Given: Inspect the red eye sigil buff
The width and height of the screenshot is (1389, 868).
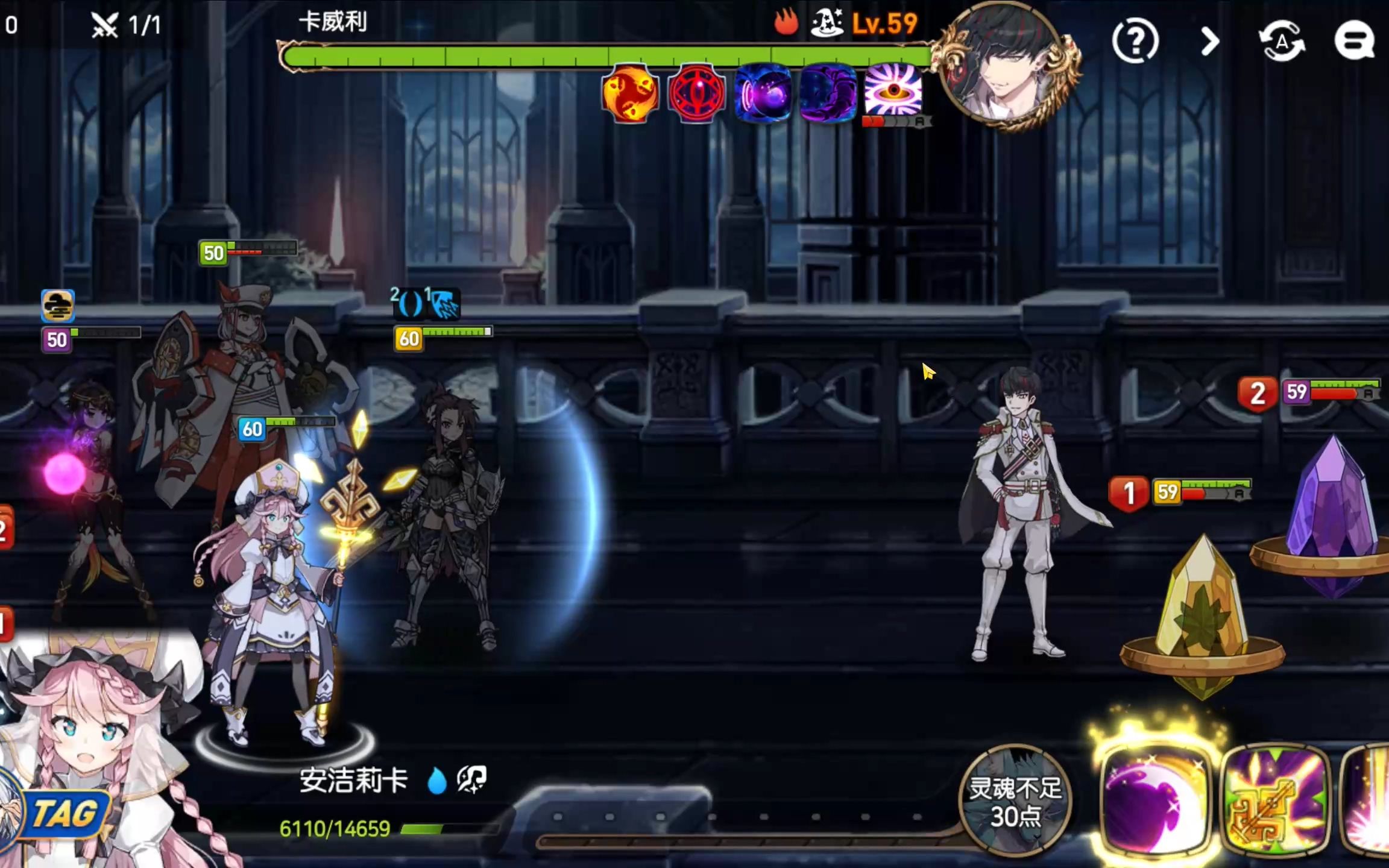Looking at the screenshot, I should [696, 93].
